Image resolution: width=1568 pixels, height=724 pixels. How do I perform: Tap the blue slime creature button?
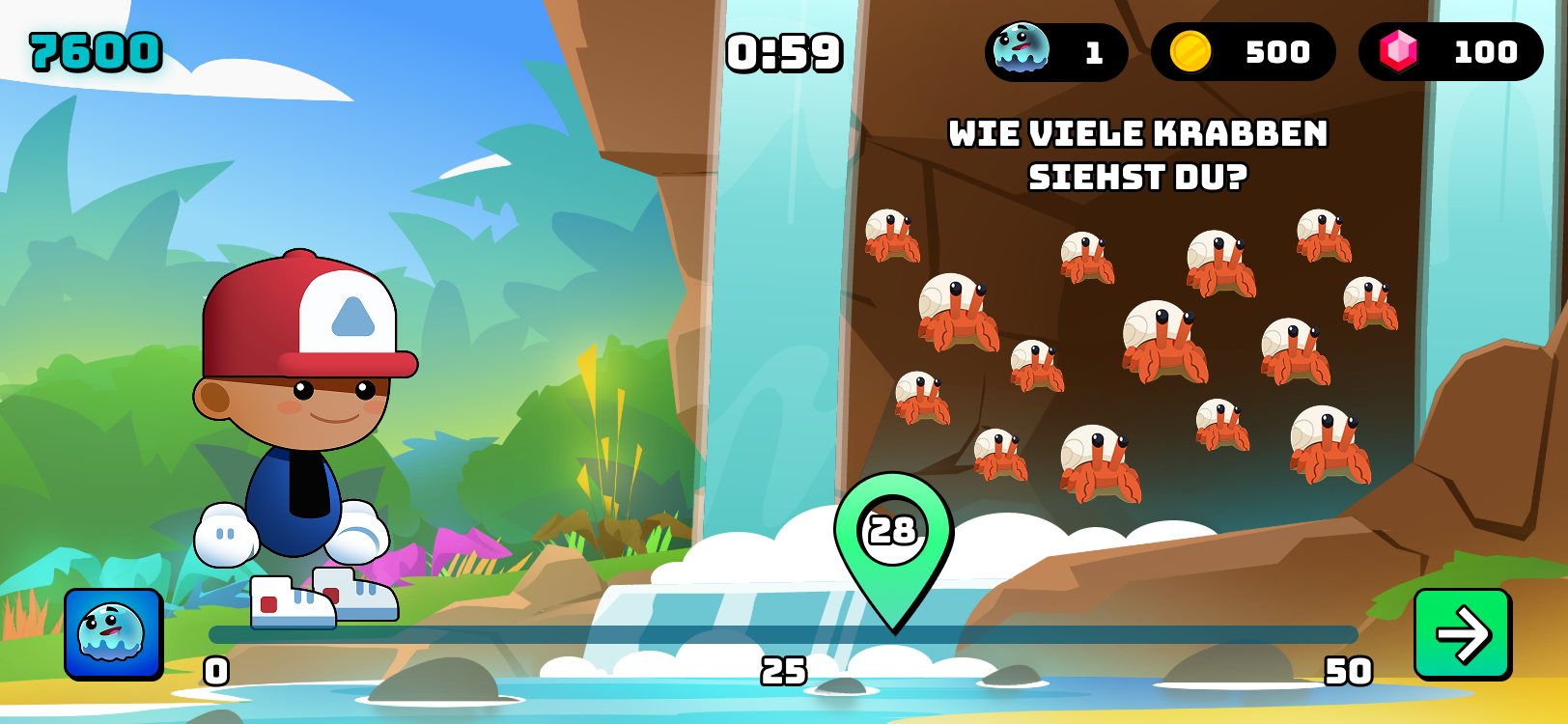click(113, 633)
